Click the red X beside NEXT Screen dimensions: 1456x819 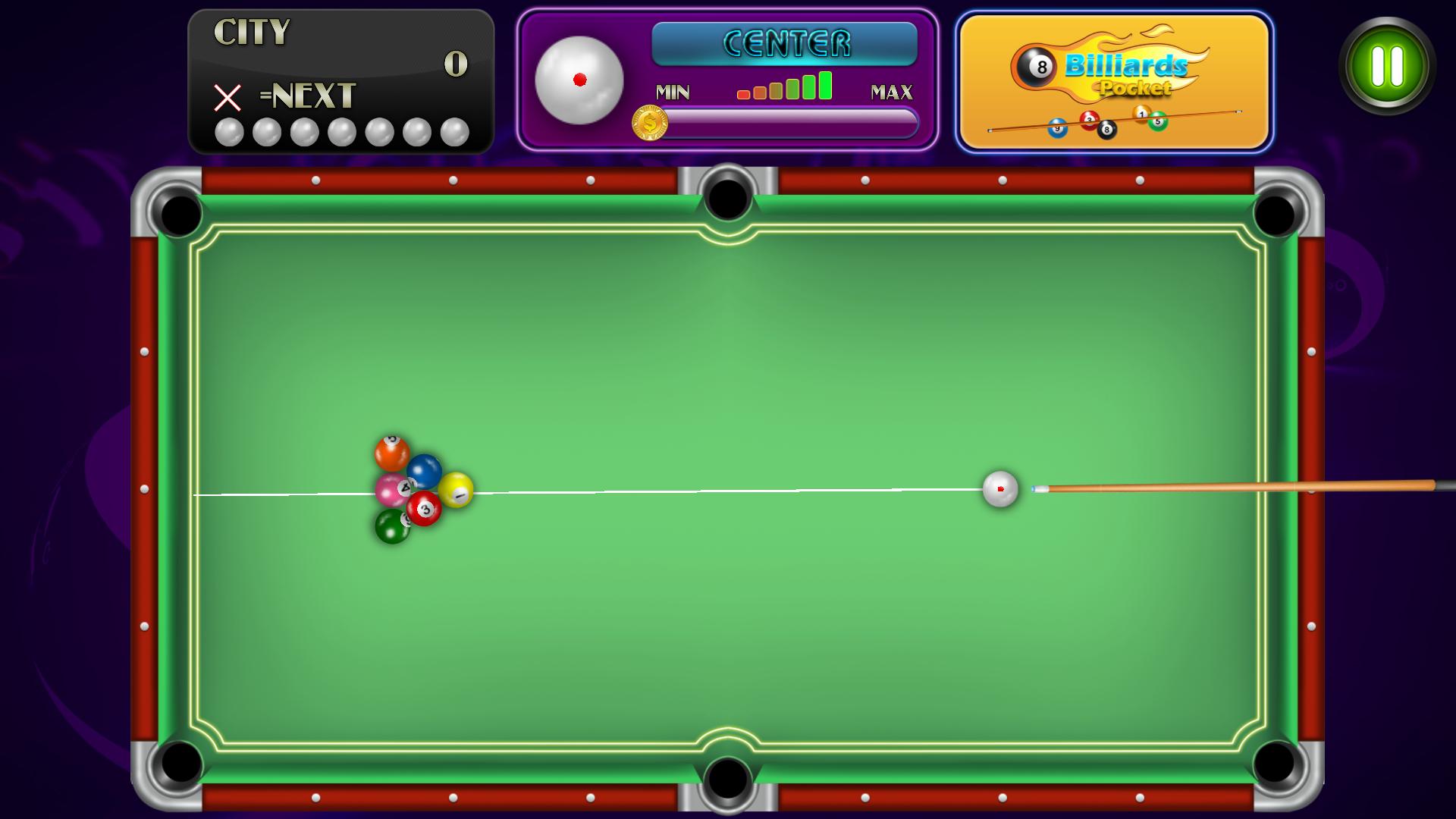tap(226, 98)
